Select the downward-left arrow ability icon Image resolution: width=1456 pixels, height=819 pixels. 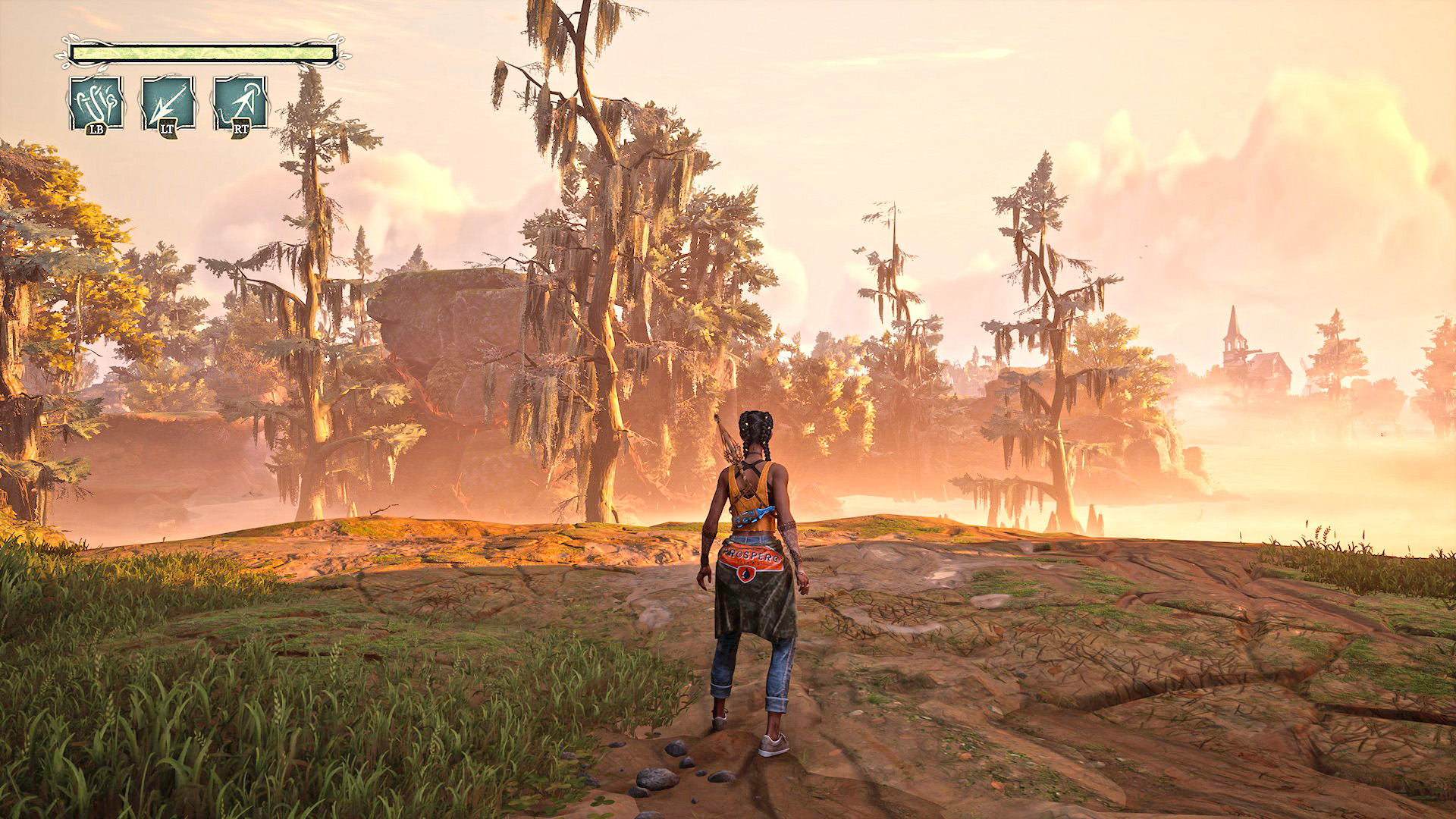[168, 102]
